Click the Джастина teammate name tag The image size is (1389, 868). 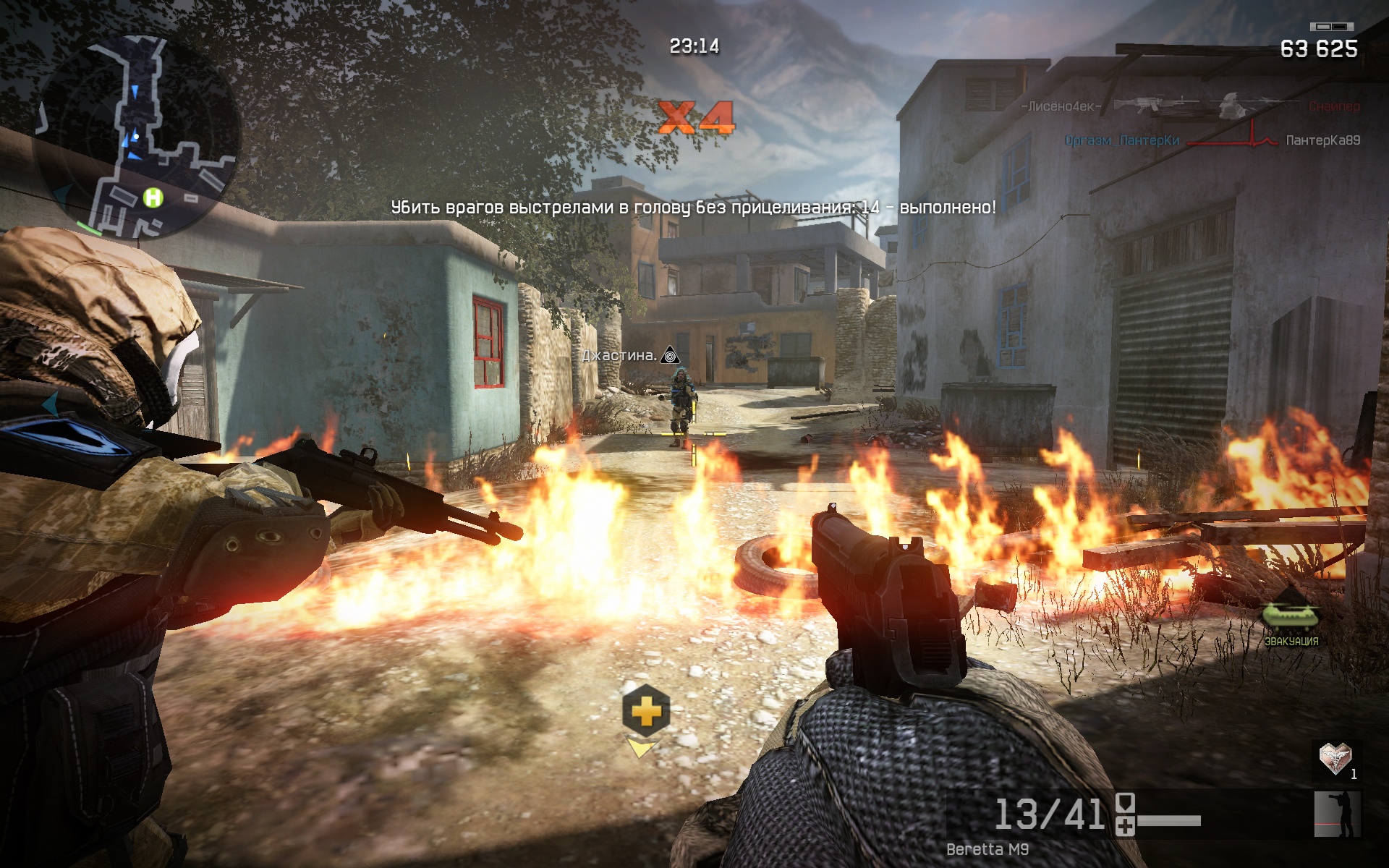[620, 355]
